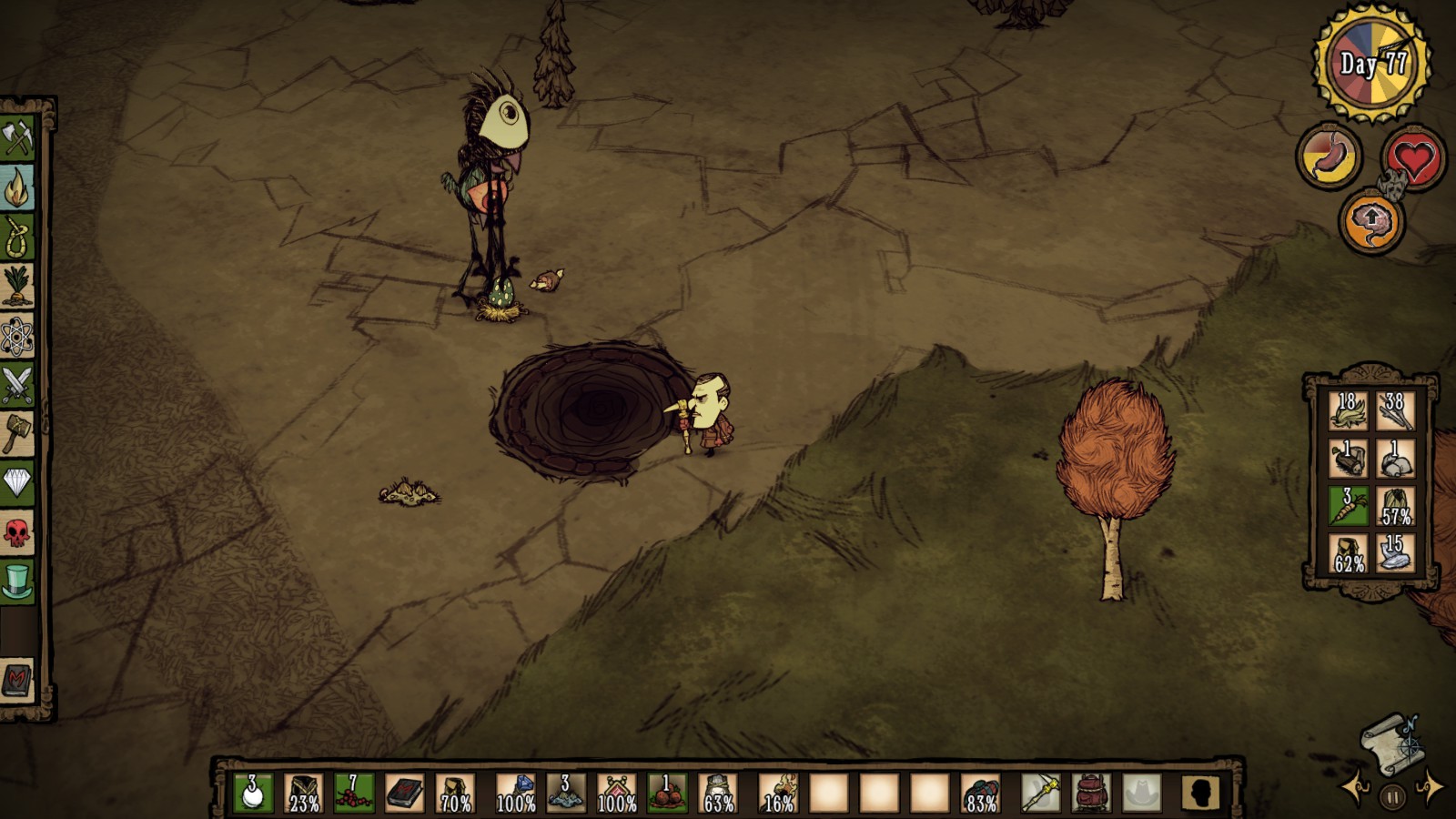The image size is (1456, 819).
Task: Open the Magic red skull tab
Action: coord(17,532)
